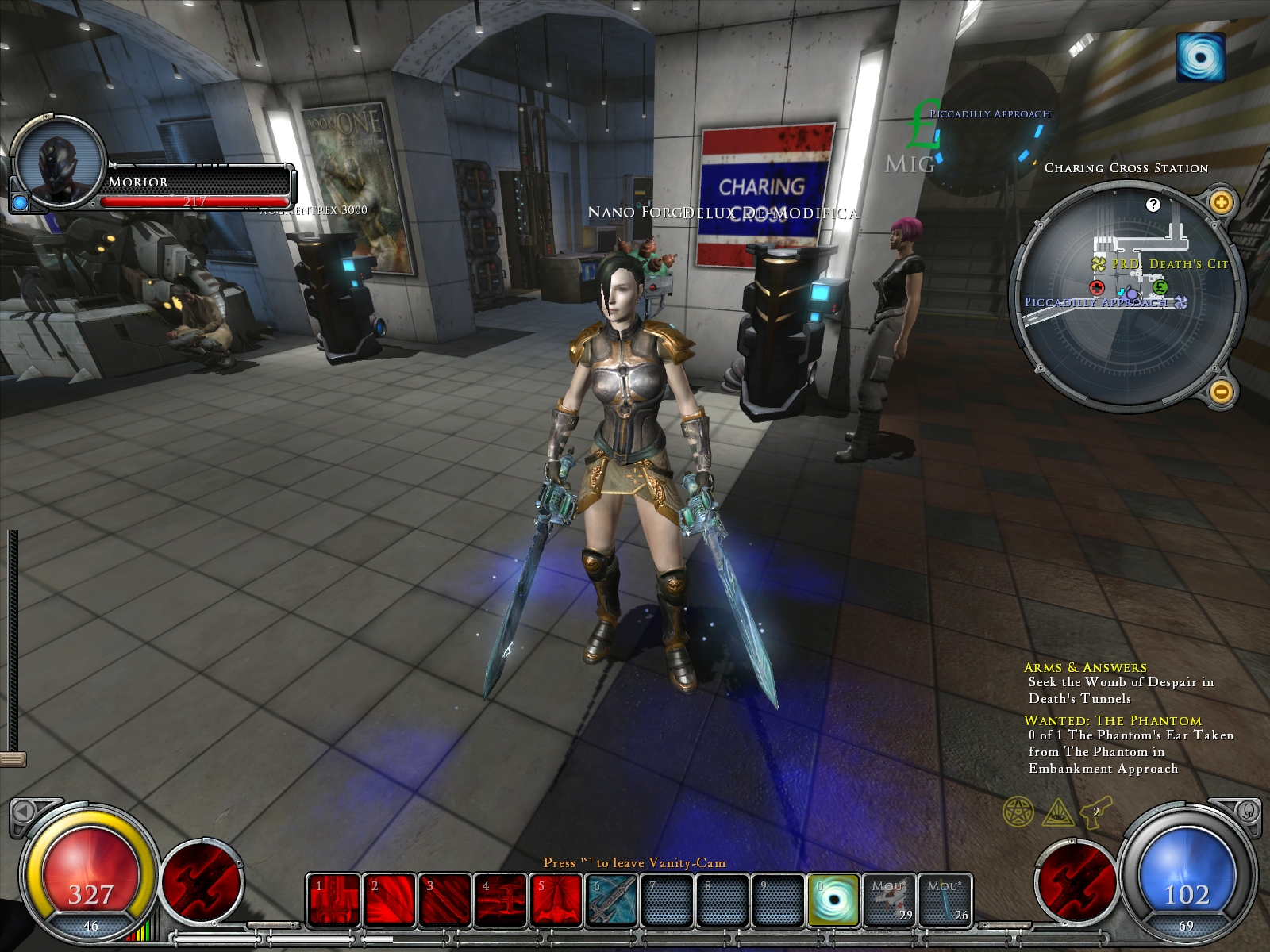1270x952 pixels.
Task: Trigger the red skill in hotbar slot 3
Action: (x=444, y=900)
